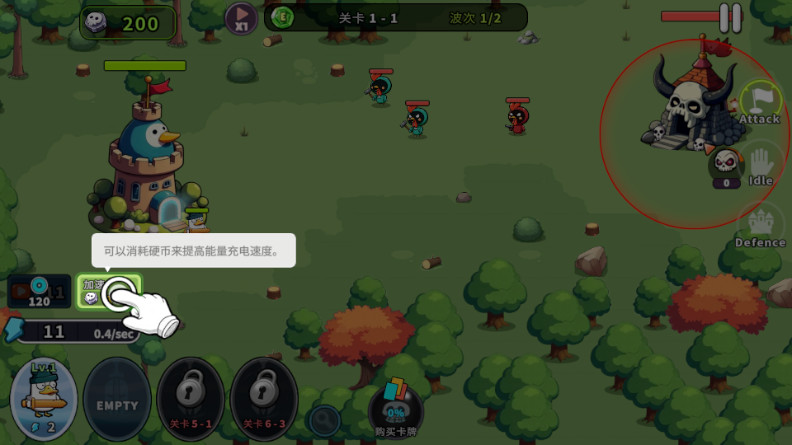Pause the game
The width and height of the screenshot is (792, 445).
pos(731,18)
